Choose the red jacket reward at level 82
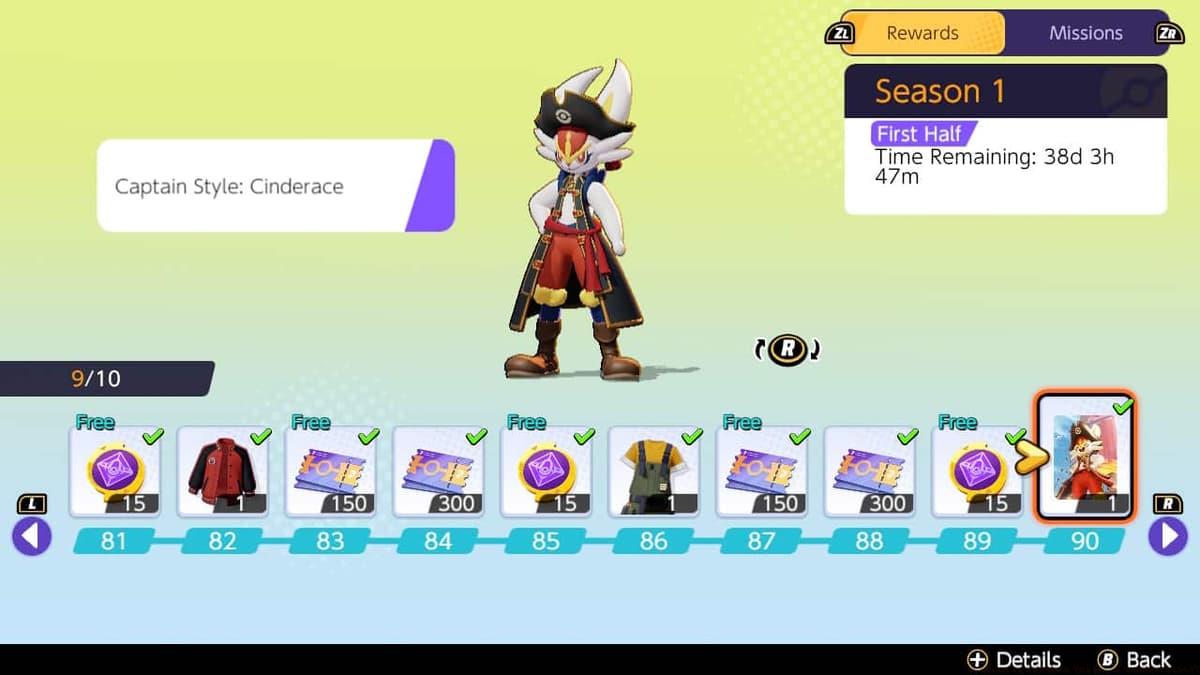 223,472
